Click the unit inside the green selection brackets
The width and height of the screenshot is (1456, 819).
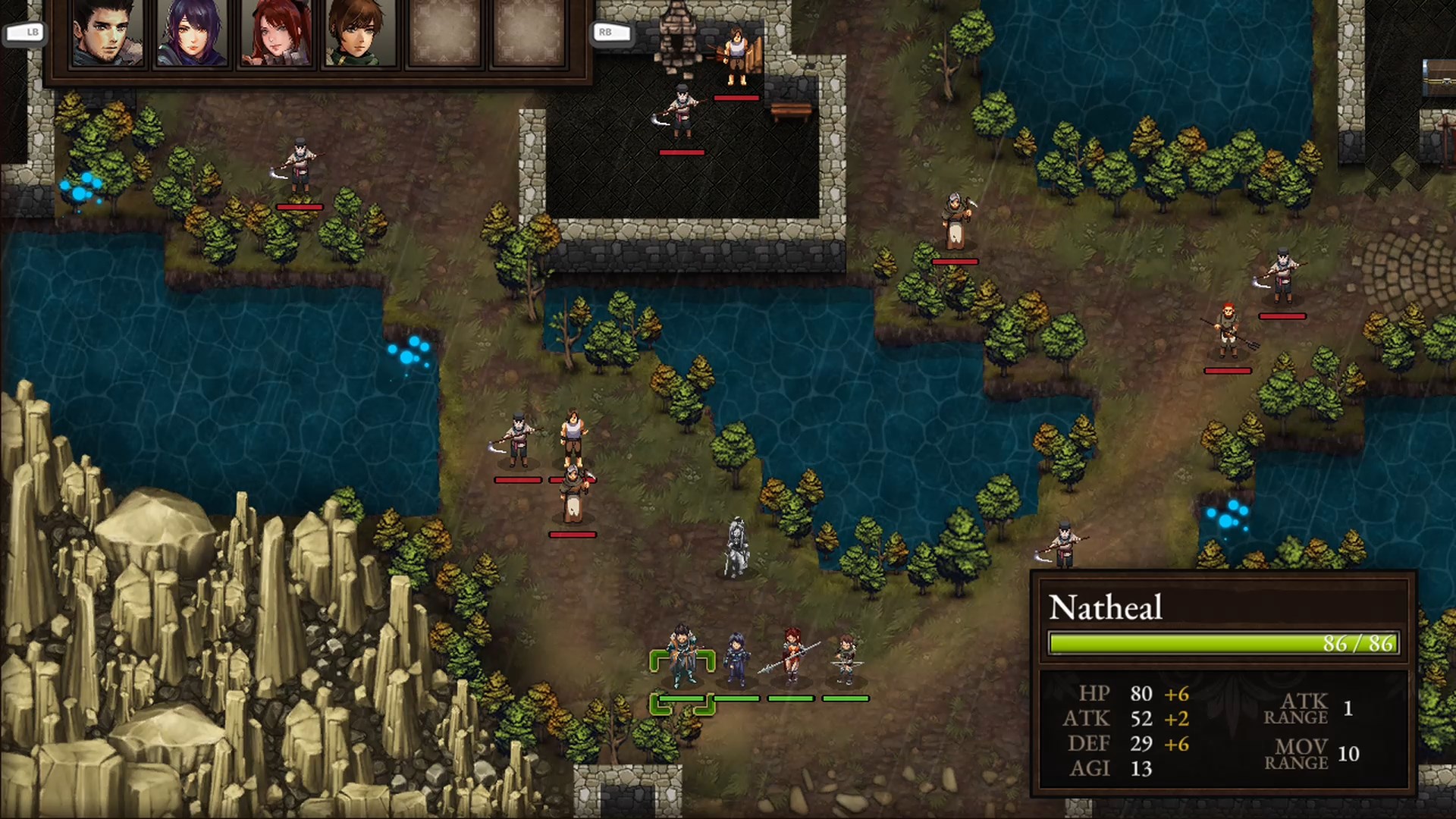point(682,658)
